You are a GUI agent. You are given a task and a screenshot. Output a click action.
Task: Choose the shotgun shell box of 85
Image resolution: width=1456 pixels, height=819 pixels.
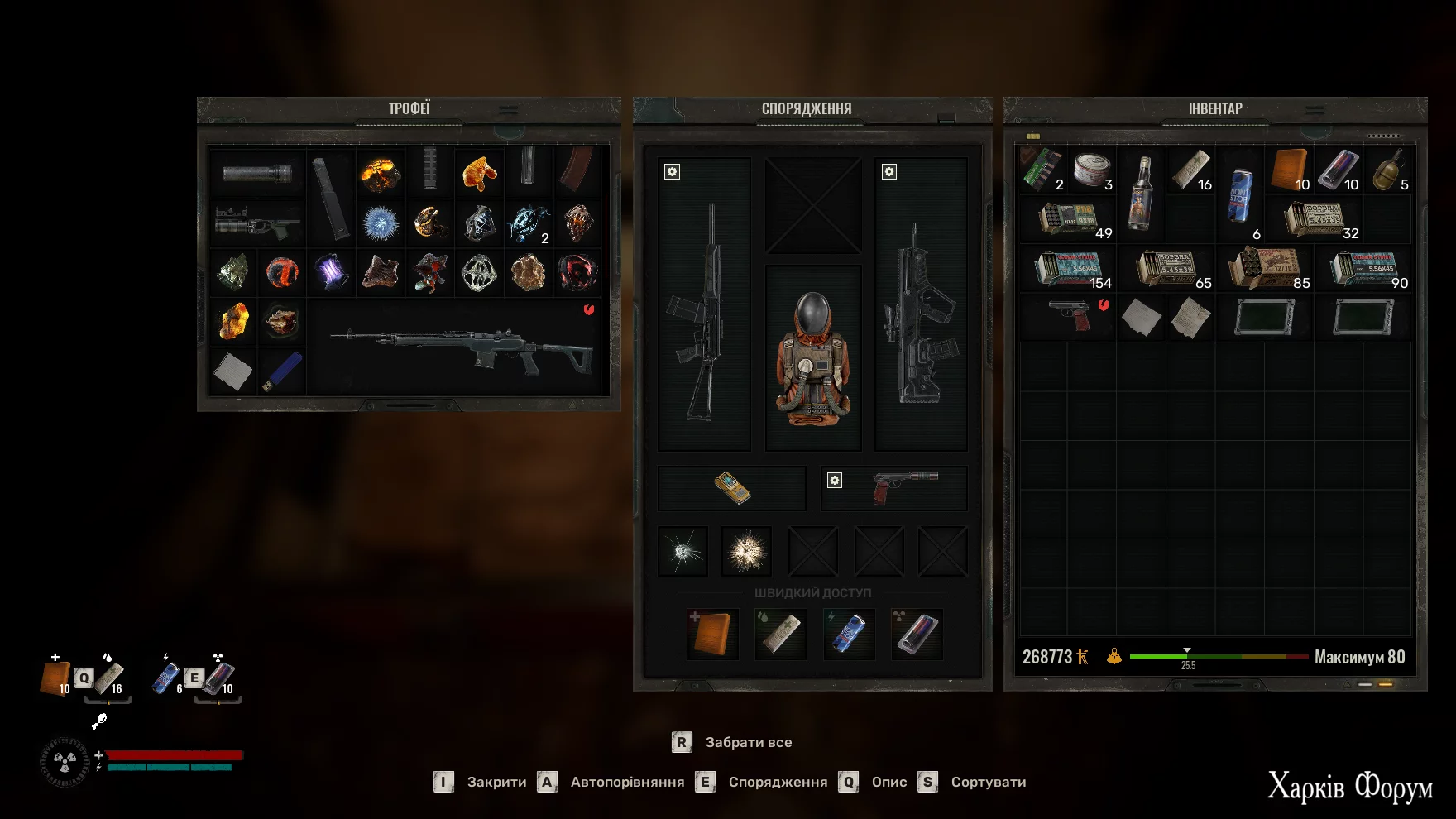coord(1264,270)
